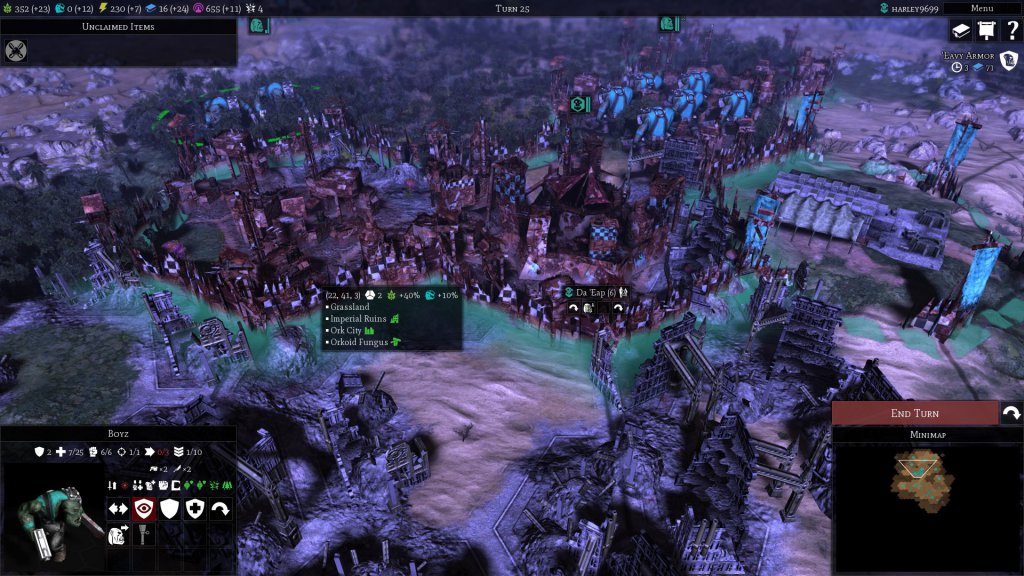Use the stikkbomb grenade ability
Screen dimensions: 1024x576
(143, 535)
